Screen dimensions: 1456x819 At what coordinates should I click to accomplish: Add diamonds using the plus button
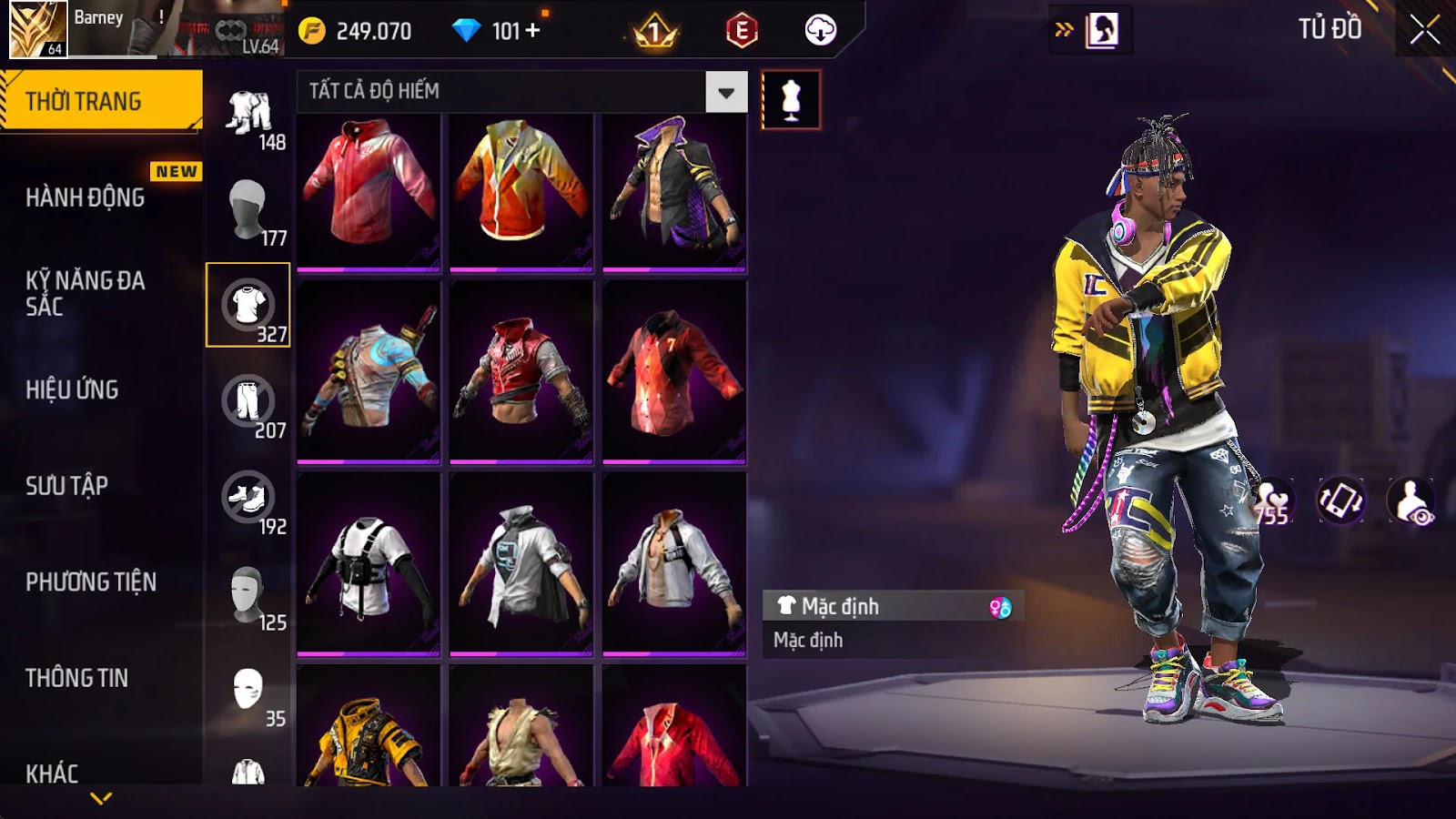[x=532, y=31]
